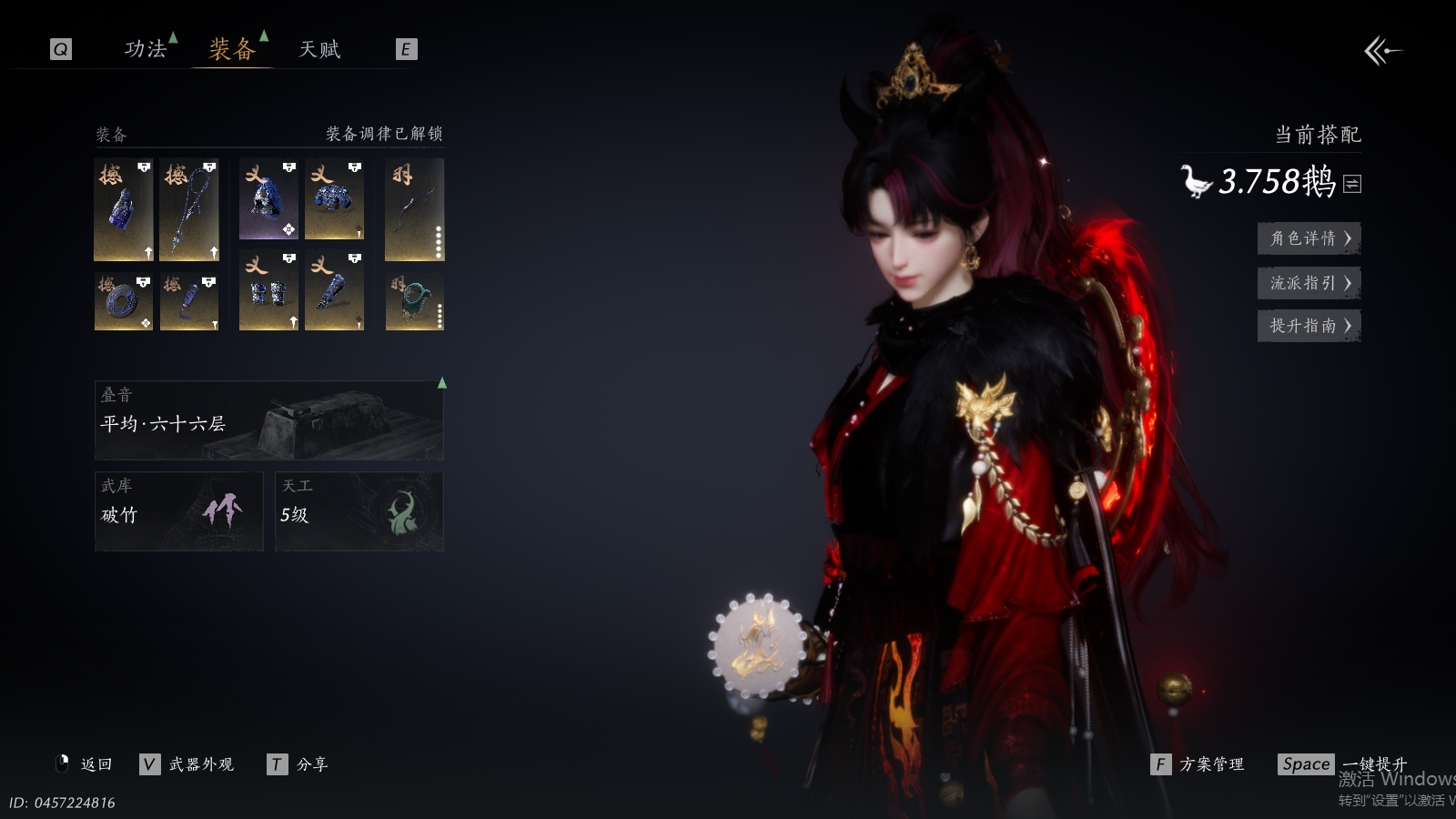This screenshot has width=1456, height=819.
Task: Switch to the 功法 tab
Action: point(146,49)
